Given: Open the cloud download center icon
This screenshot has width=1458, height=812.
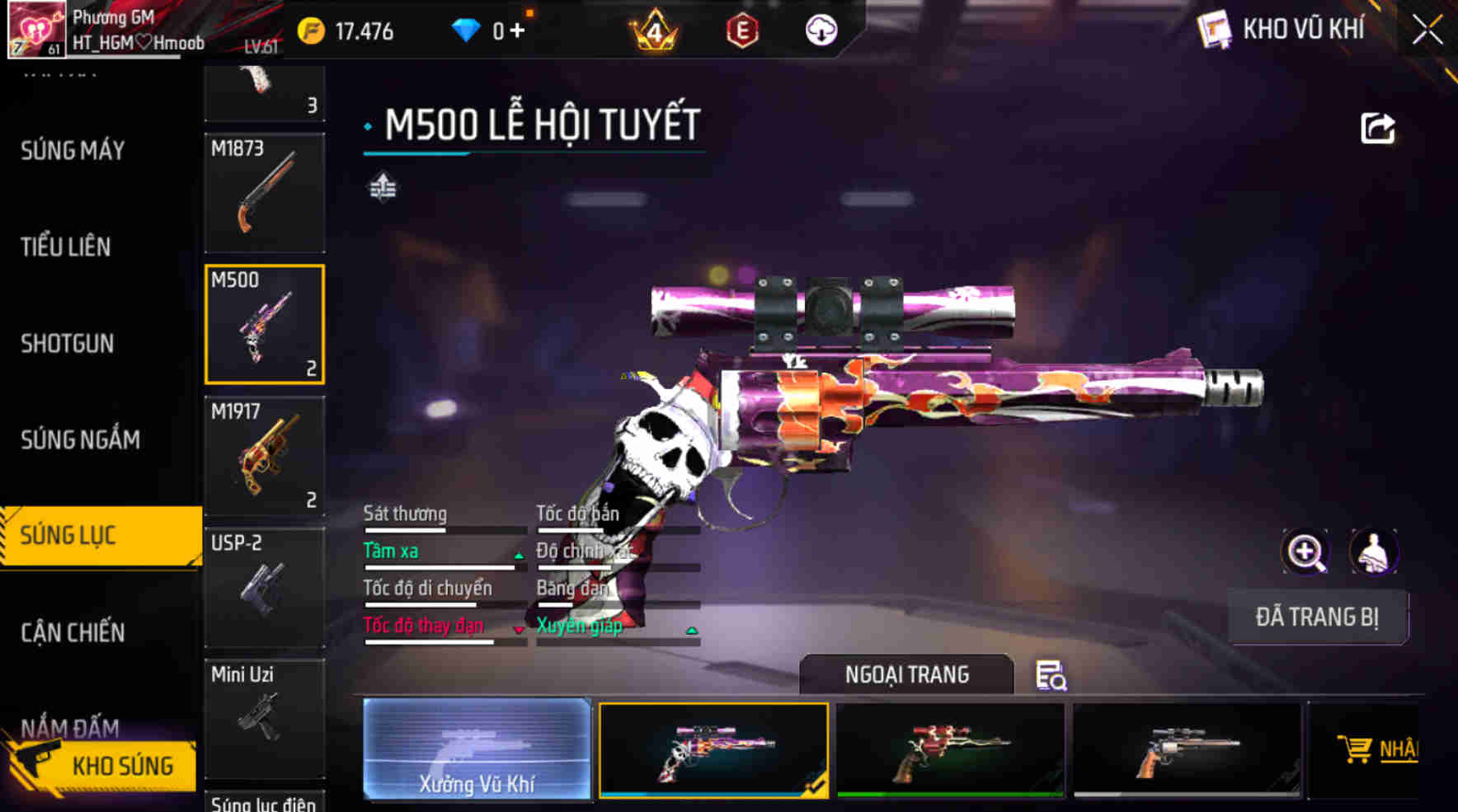Looking at the screenshot, I should [x=820, y=31].
